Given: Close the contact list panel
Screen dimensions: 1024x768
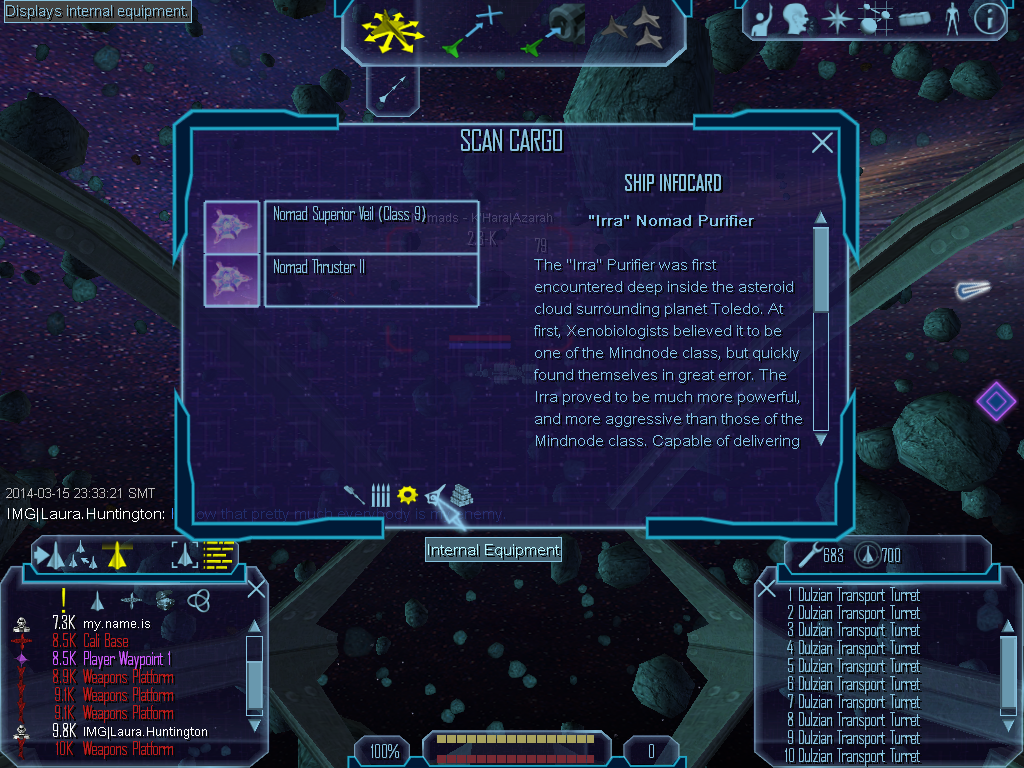Looking at the screenshot, I should 256,589.
